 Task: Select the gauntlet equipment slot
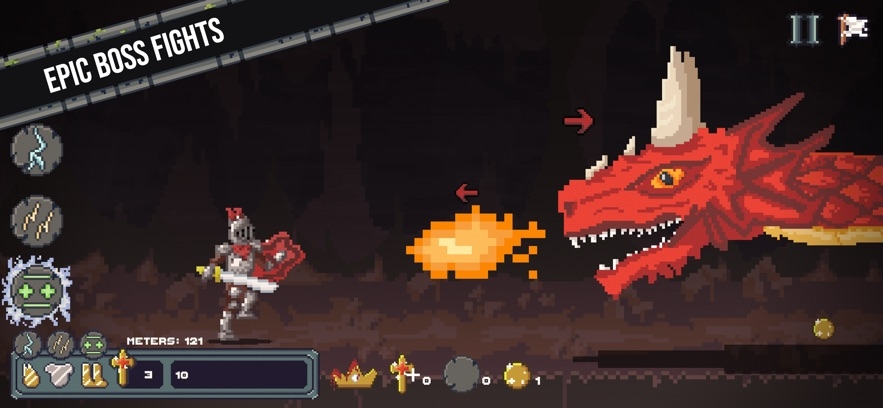32,376
